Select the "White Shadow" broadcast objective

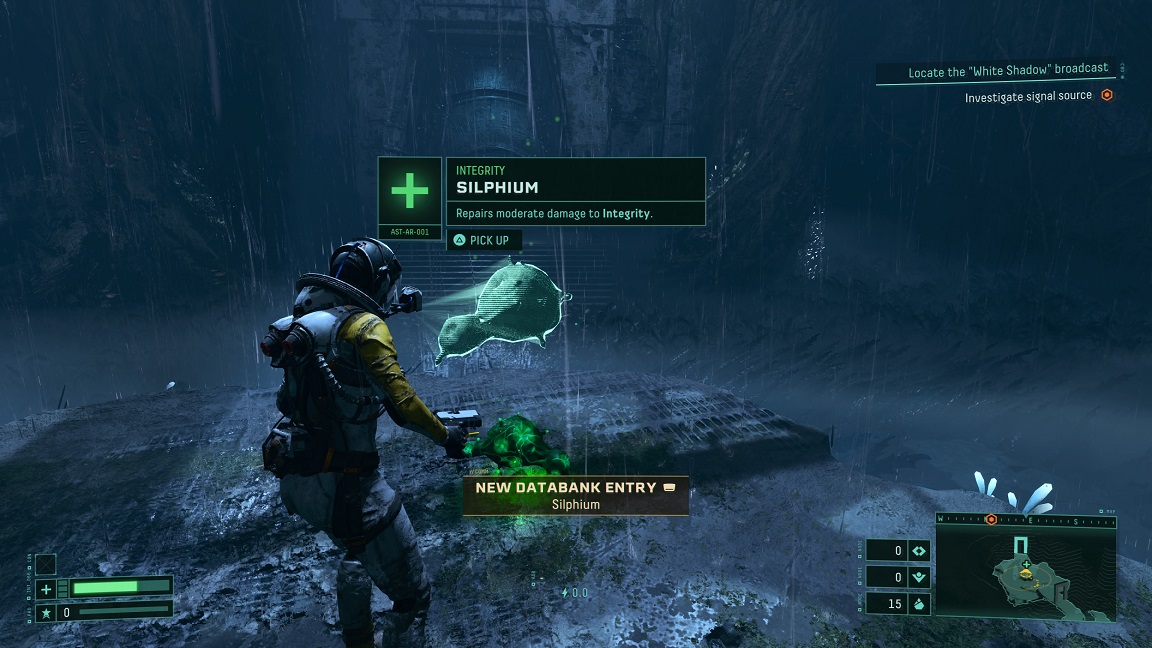(x=1008, y=72)
